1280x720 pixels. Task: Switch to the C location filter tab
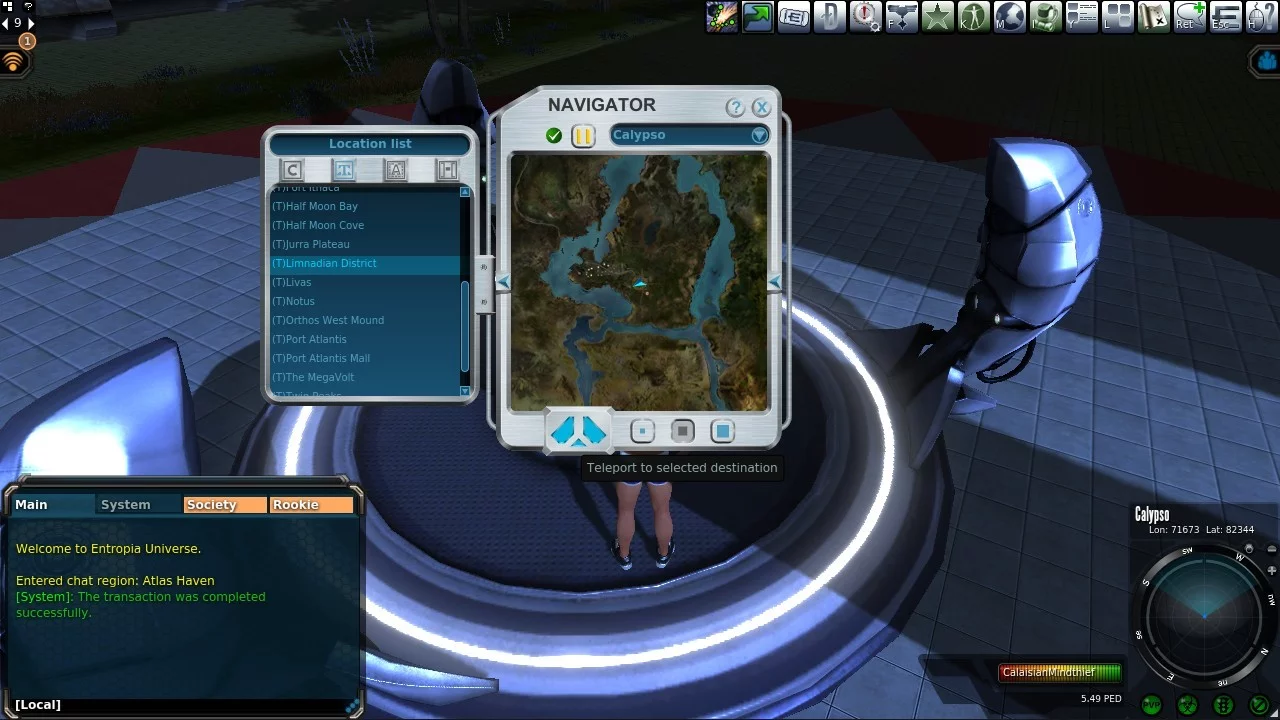292,170
